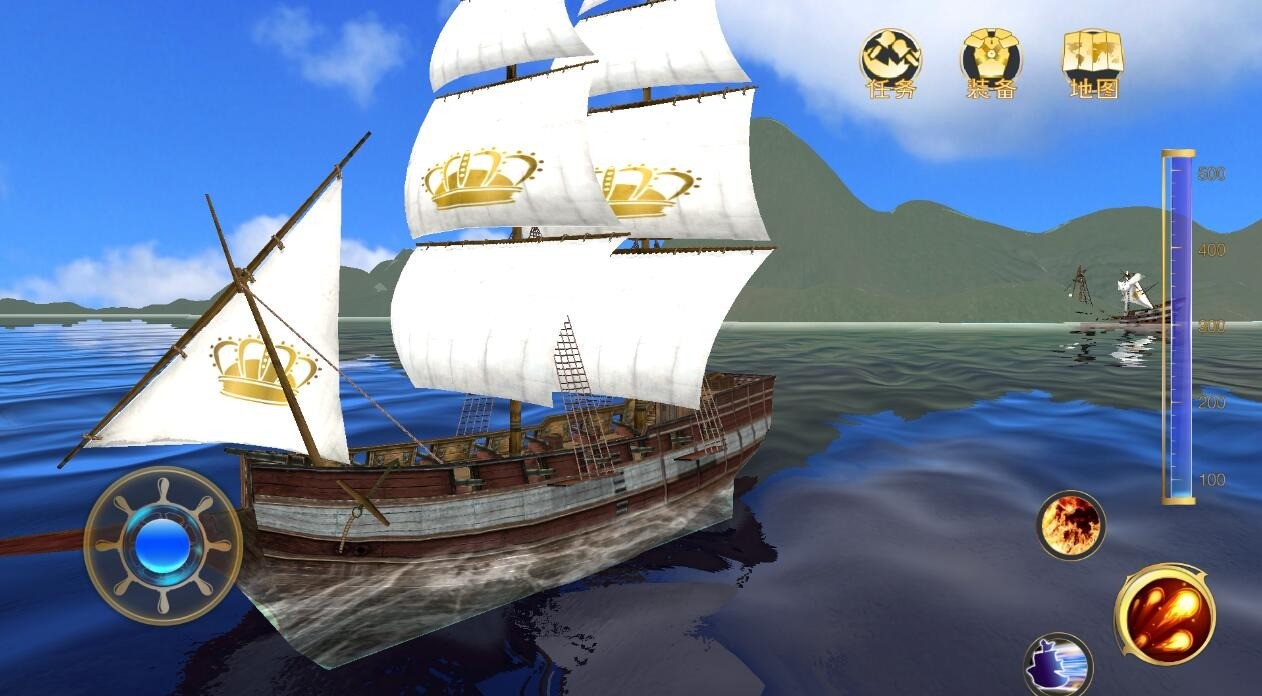Viewport: 1262px width, 696px height.
Task: Fire the large cannonball attack button
Action: click(1165, 613)
